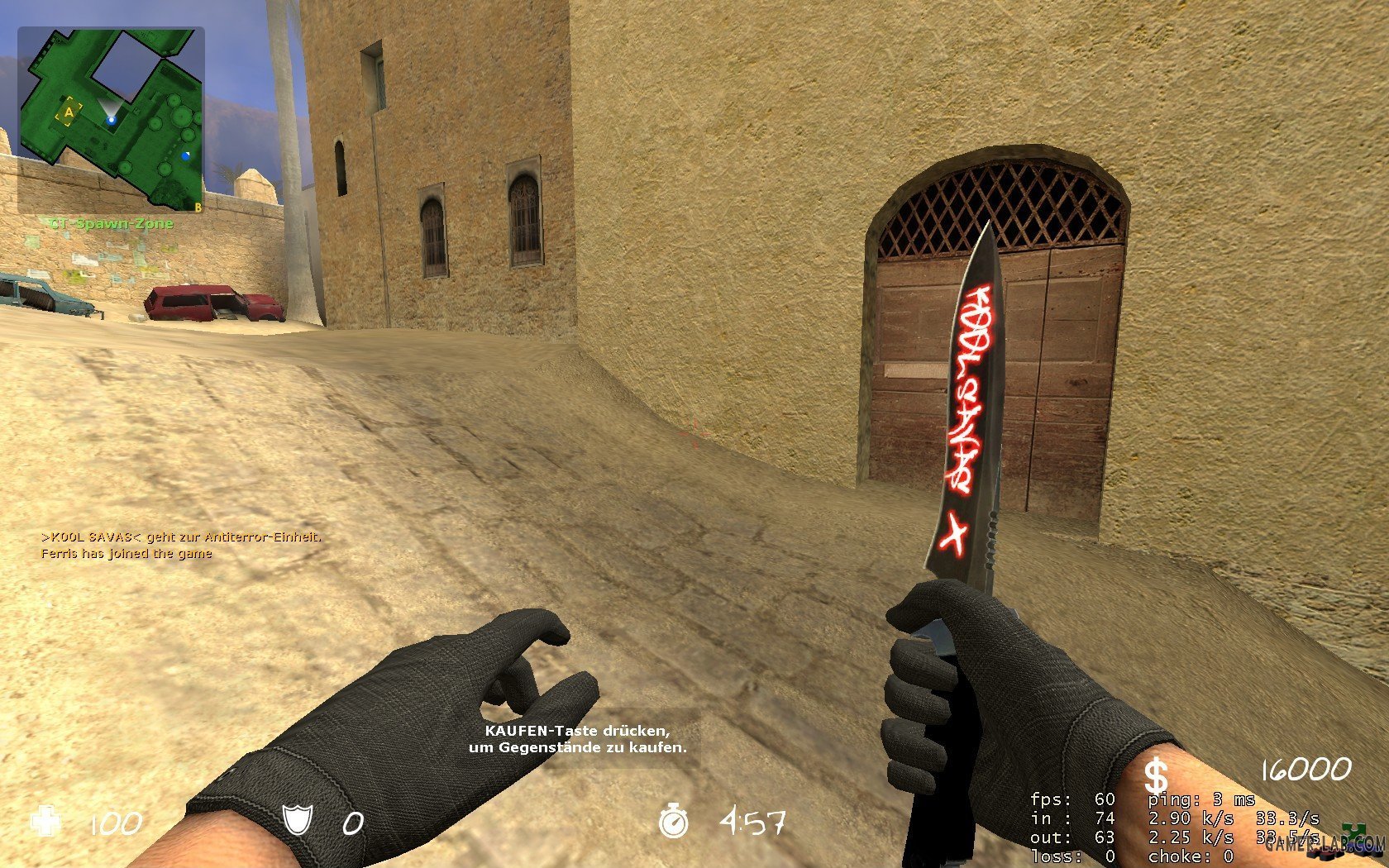Click the green radar minimap

tap(111, 119)
